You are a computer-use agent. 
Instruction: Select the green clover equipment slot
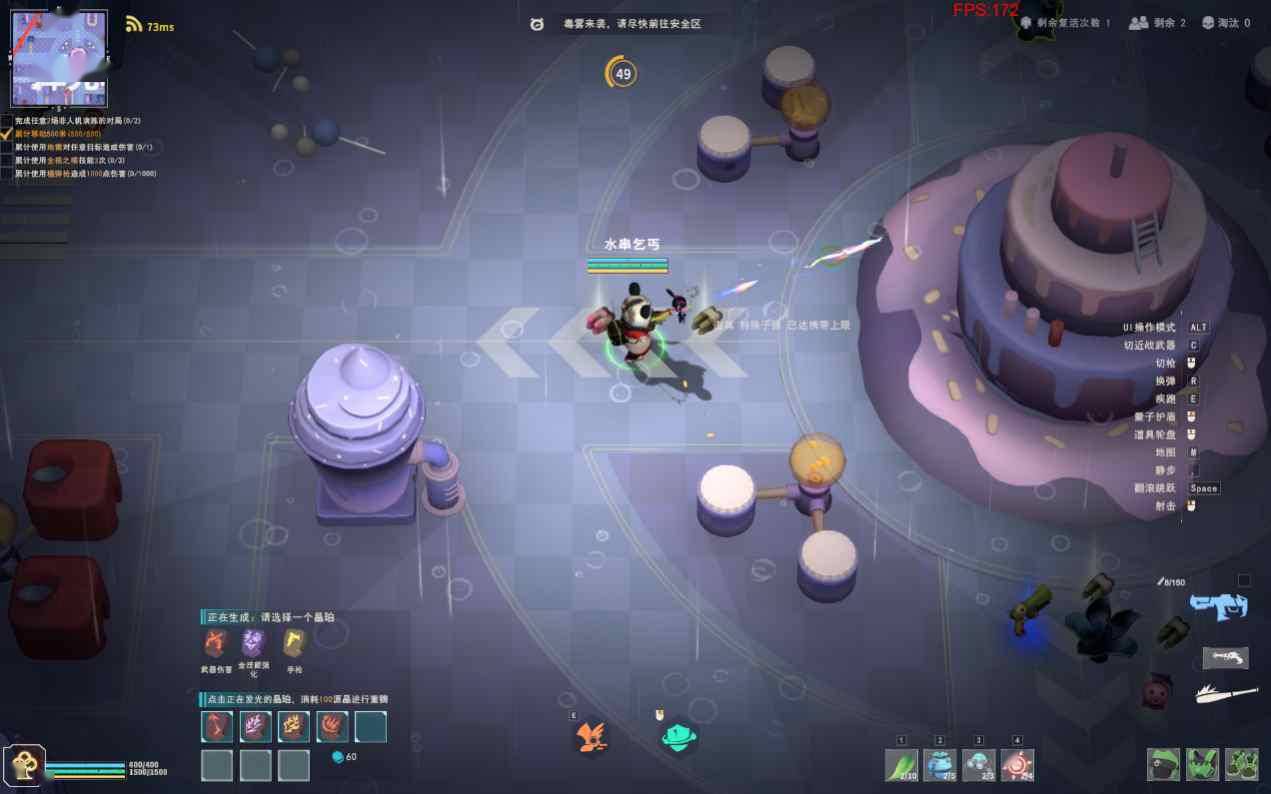1241,765
